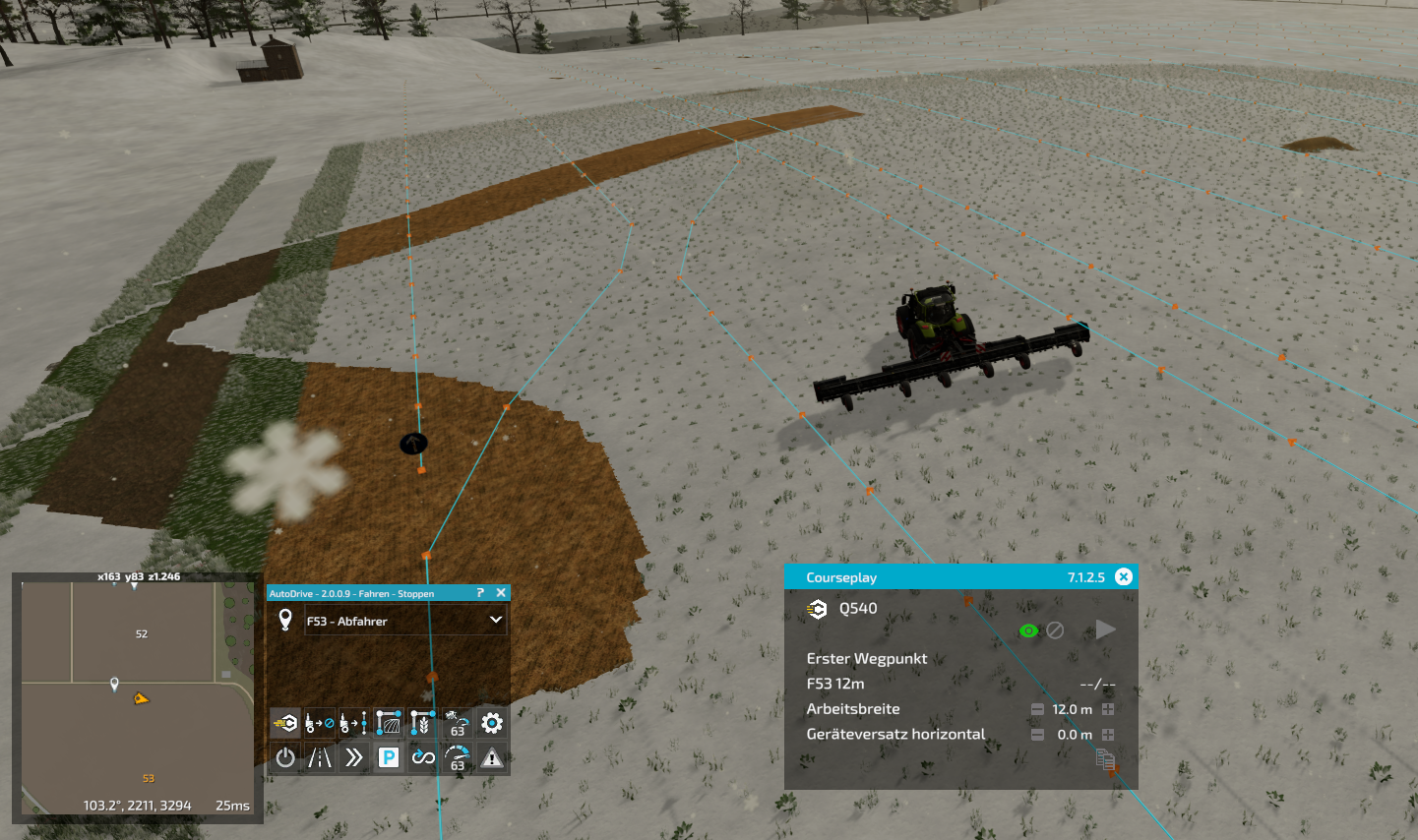This screenshot has width=1418, height=840.
Task: Open the AutoDrive debug warning triangle icon
Action: pos(490,757)
